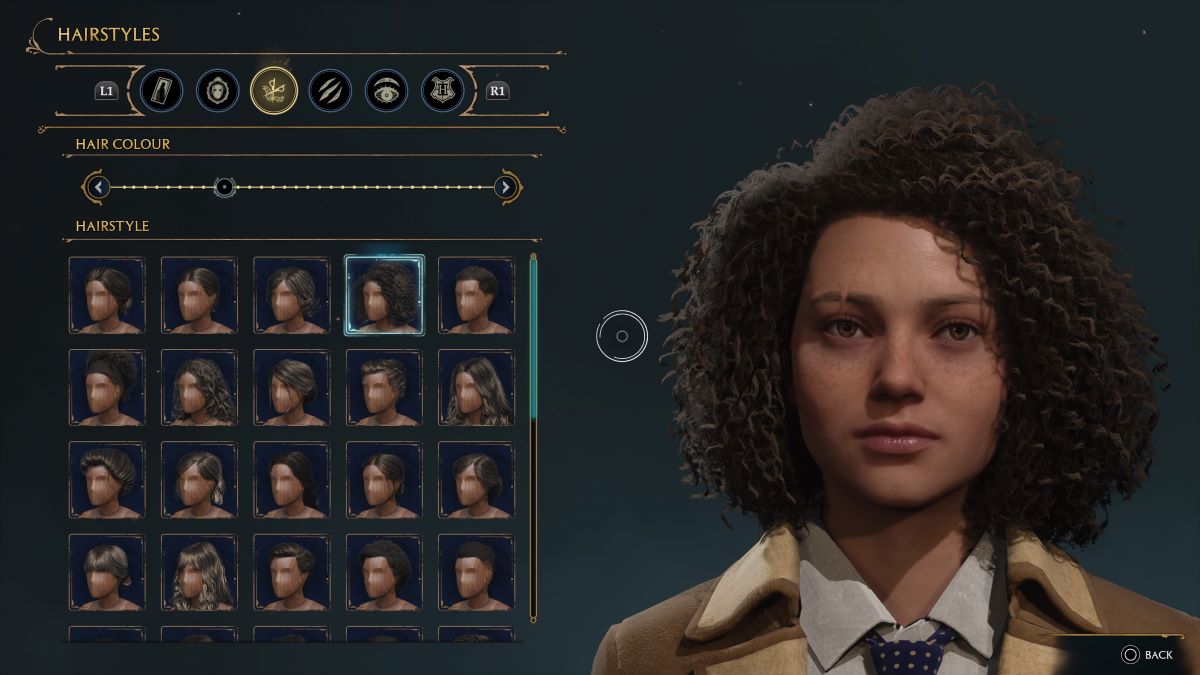Choose the selected curly voluminous hairstyle

(384, 295)
